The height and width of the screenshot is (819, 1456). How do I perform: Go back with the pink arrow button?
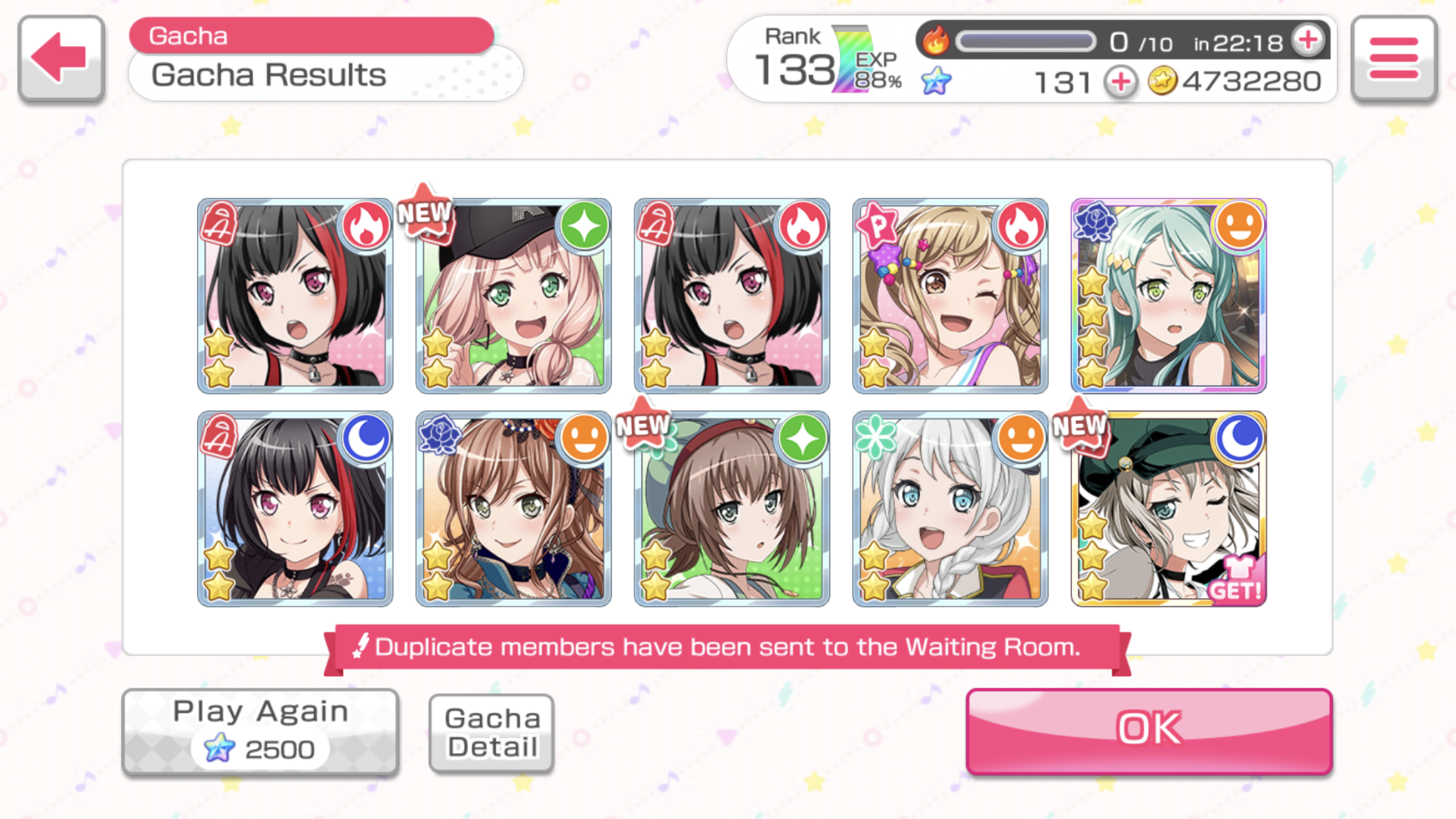(61, 58)
